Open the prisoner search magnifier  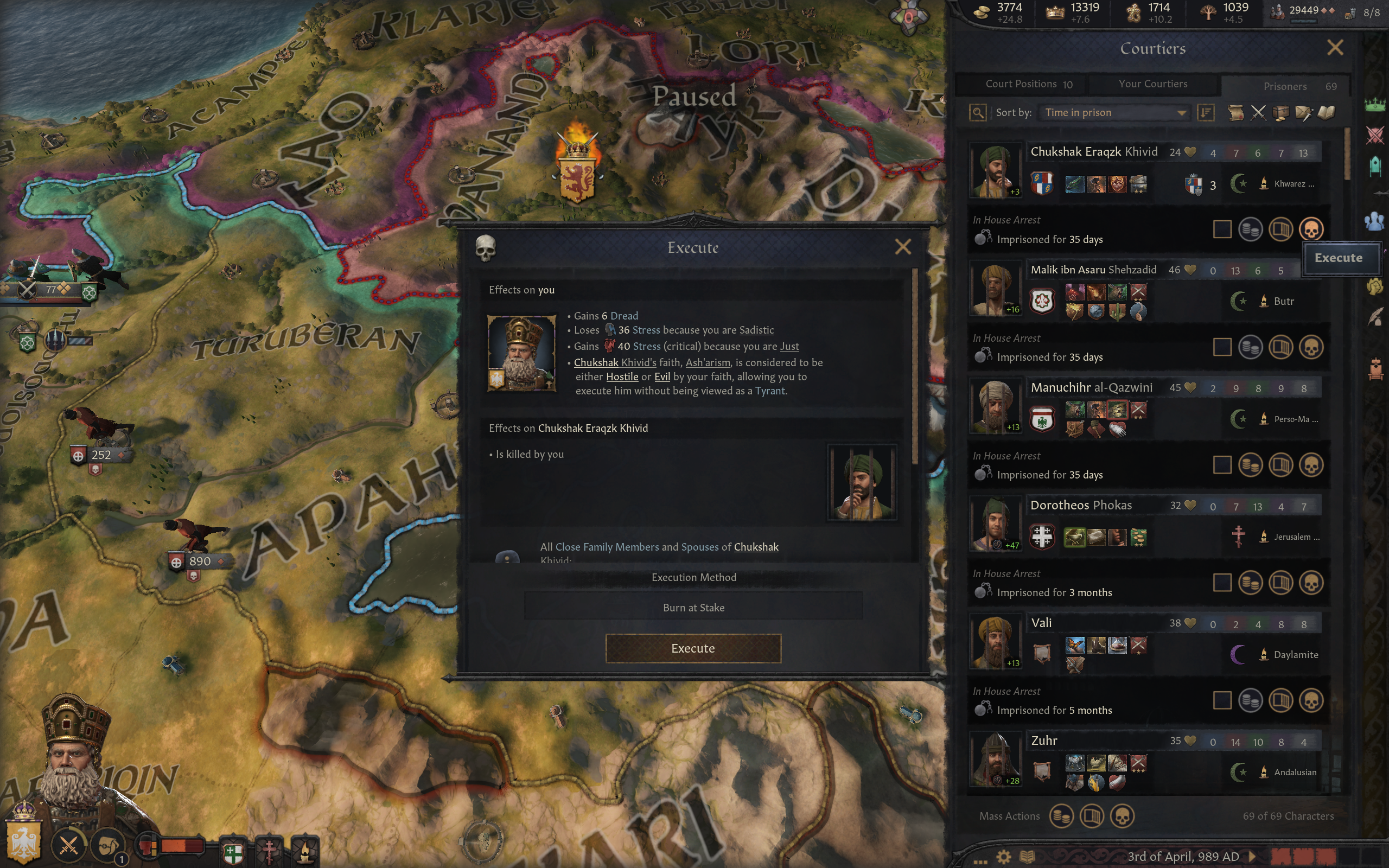978,112
